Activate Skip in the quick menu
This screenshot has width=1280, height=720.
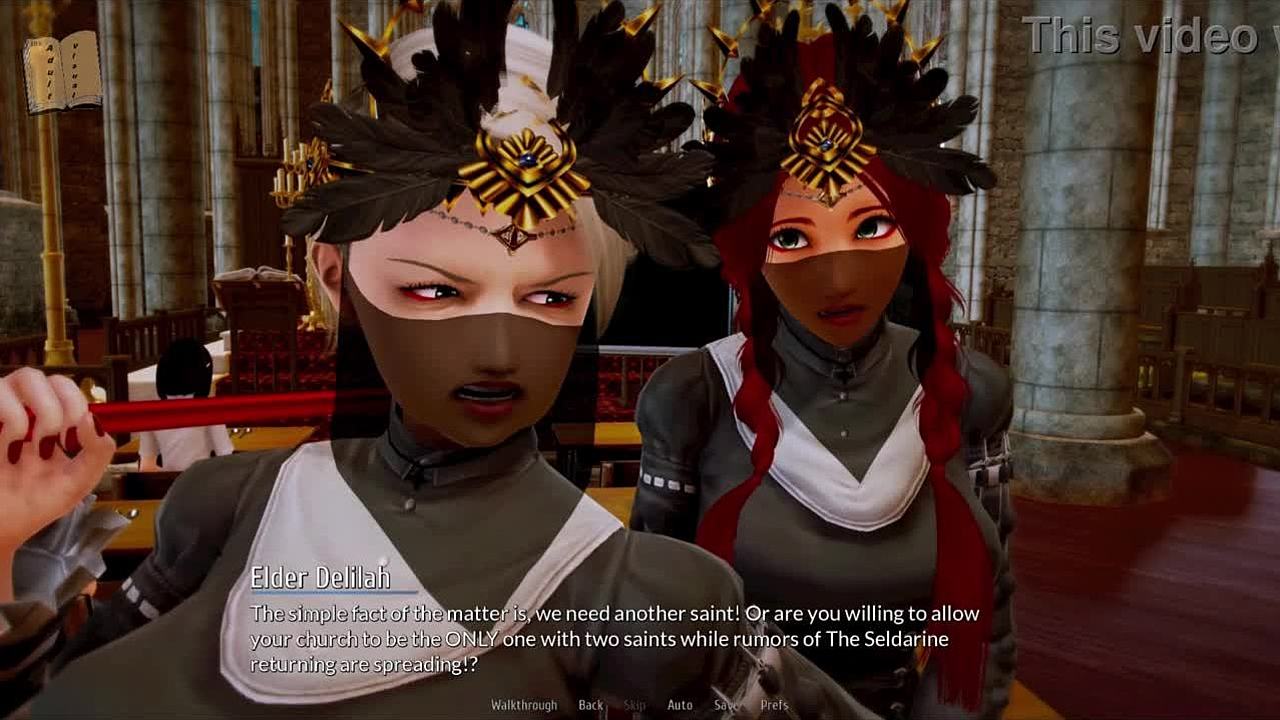pos(635,705)
